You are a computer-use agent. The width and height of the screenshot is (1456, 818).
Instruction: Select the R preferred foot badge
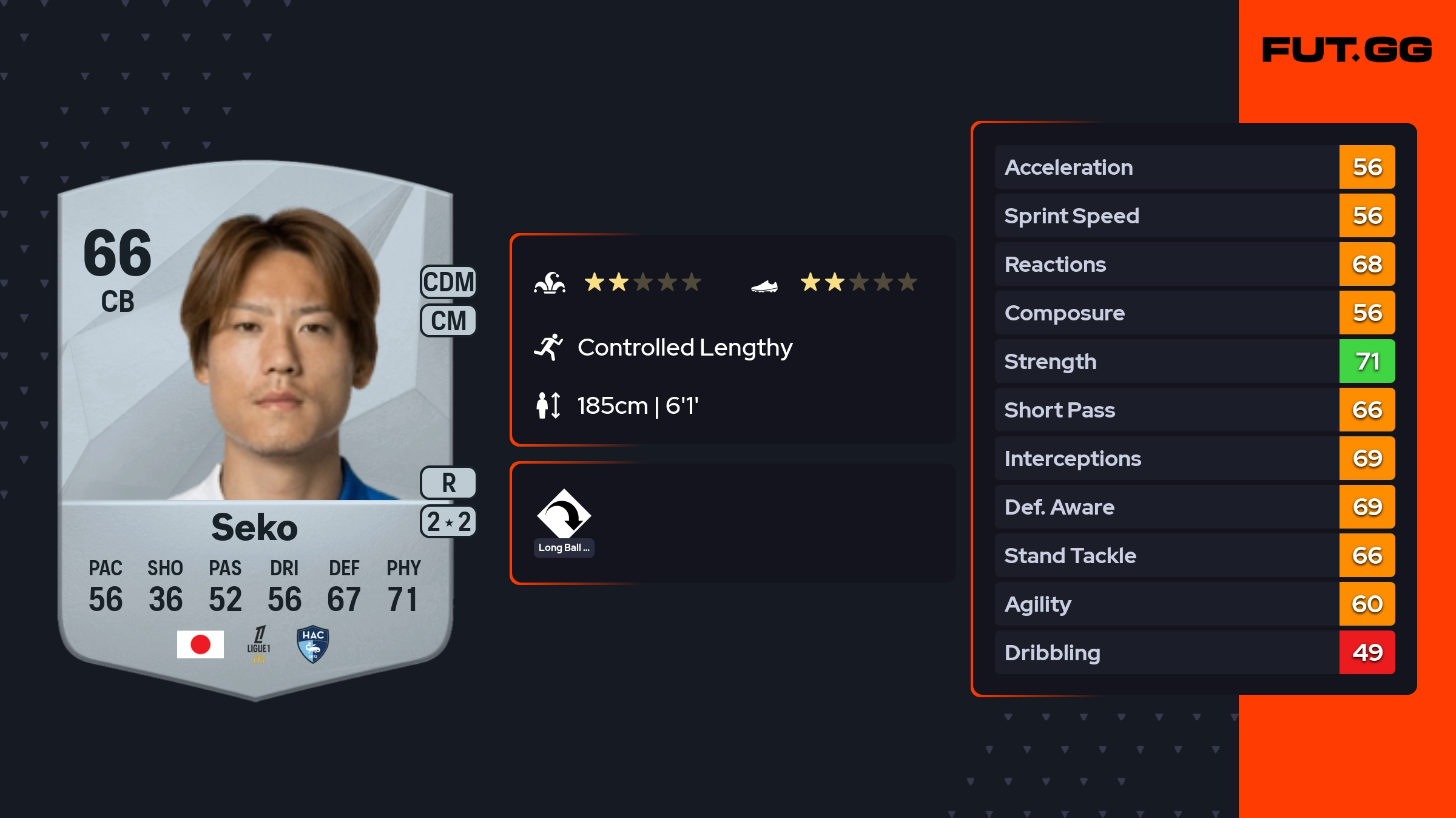click(448, 483)
